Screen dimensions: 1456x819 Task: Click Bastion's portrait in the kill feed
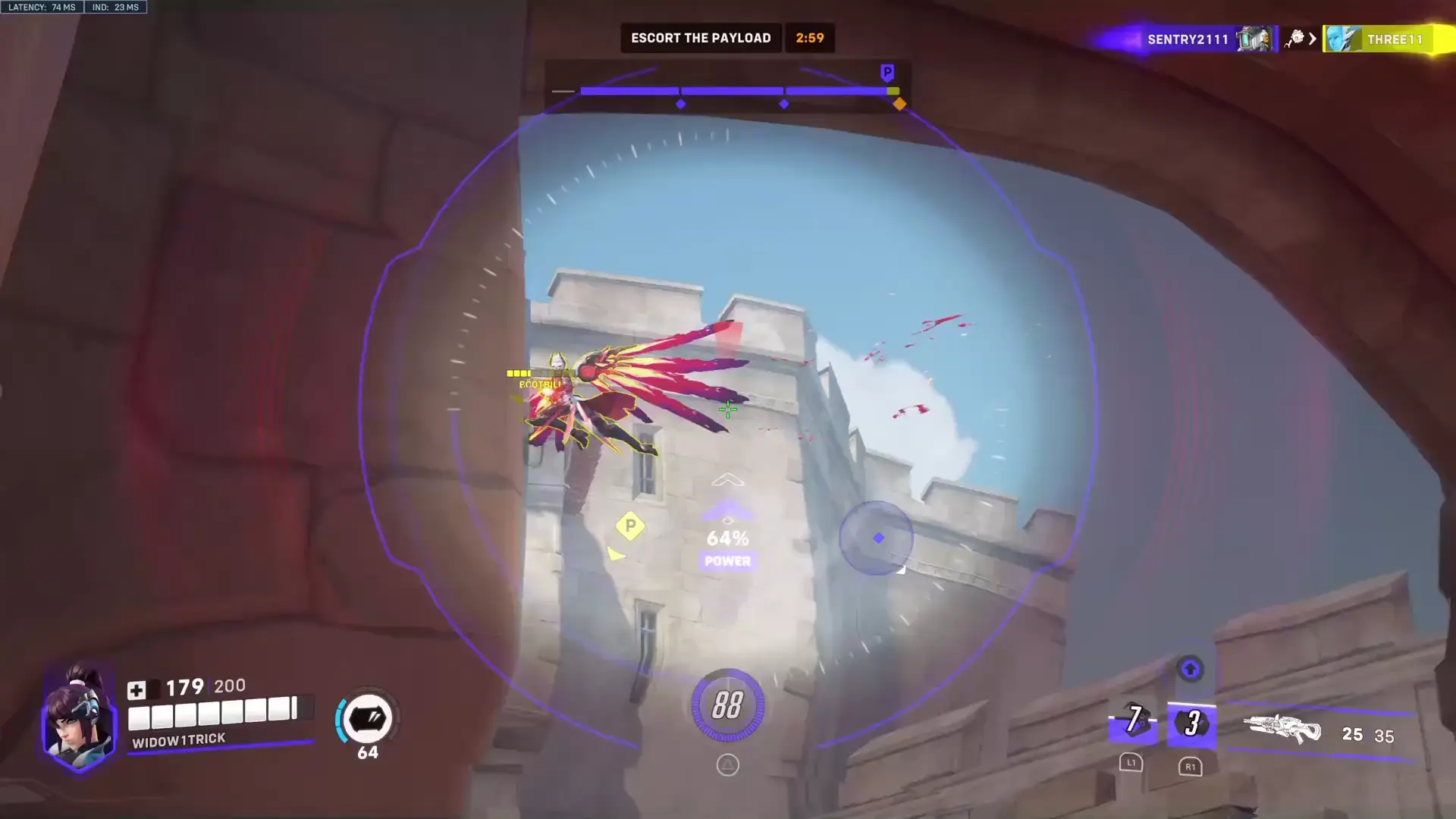pyautogui.click(x=1253, y=39)
